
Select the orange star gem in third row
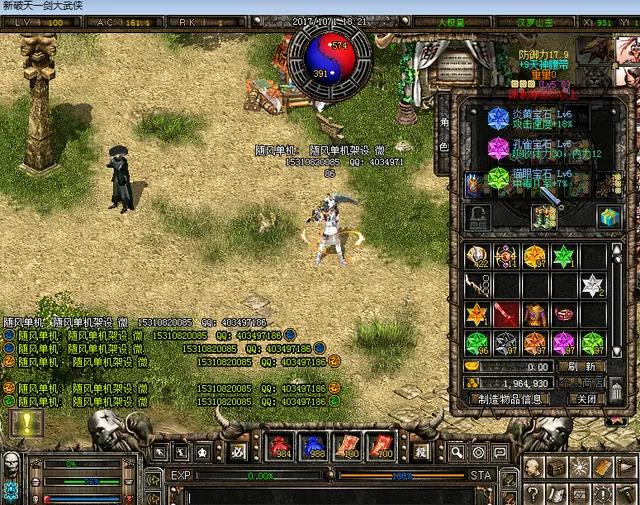point(477,314)
